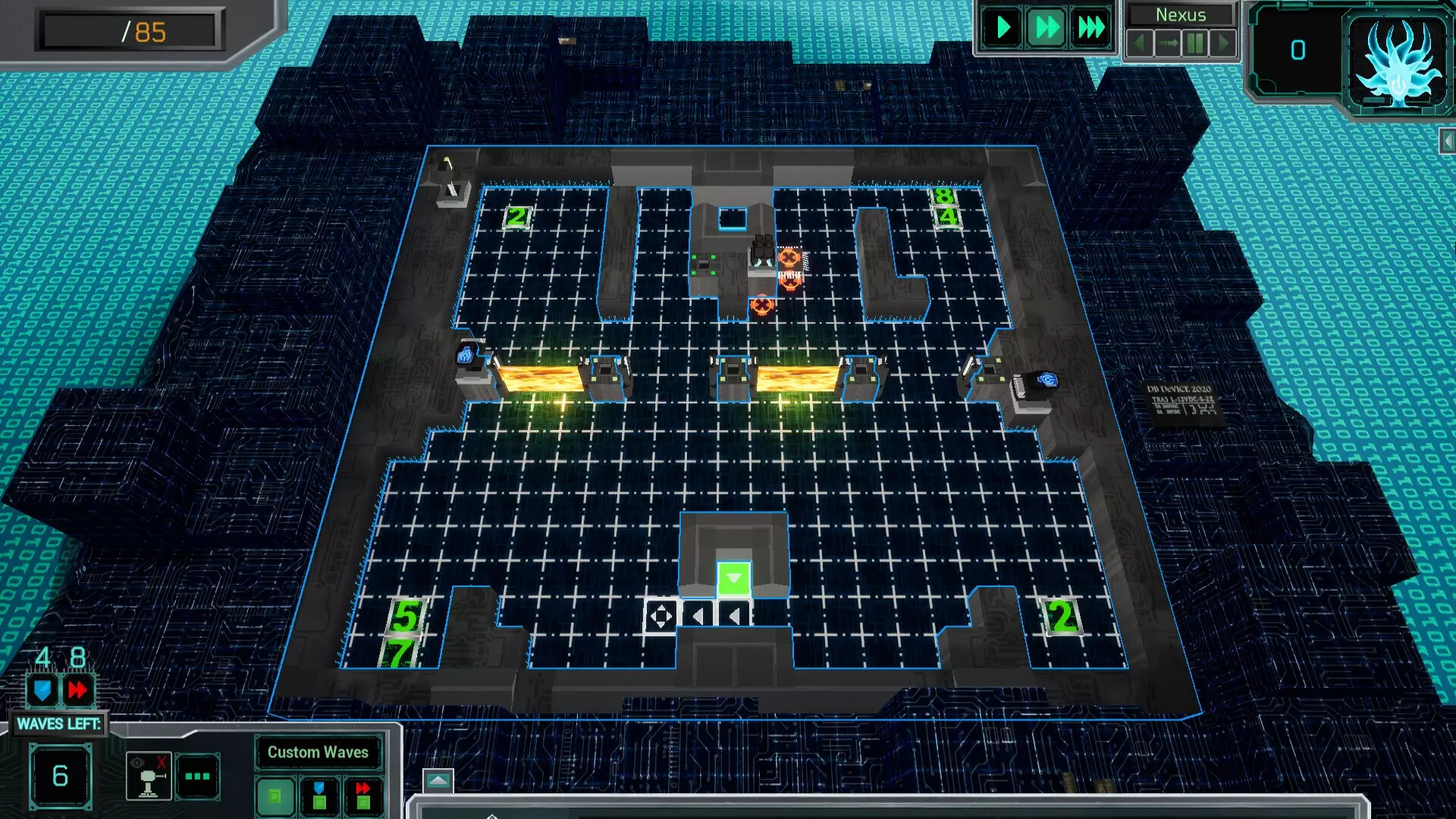This screenshot has width=1456, height=819.
Task: Click the red fast-forward wave chip icon
Action: [x=76, y=690]
